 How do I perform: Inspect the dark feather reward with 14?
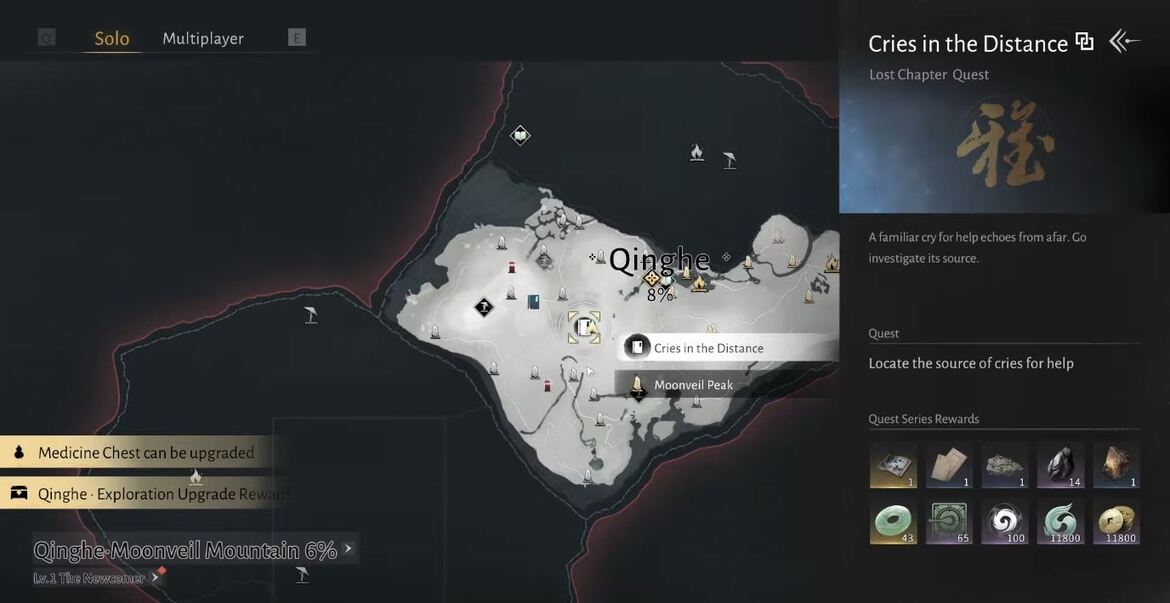pos(1060,466)
